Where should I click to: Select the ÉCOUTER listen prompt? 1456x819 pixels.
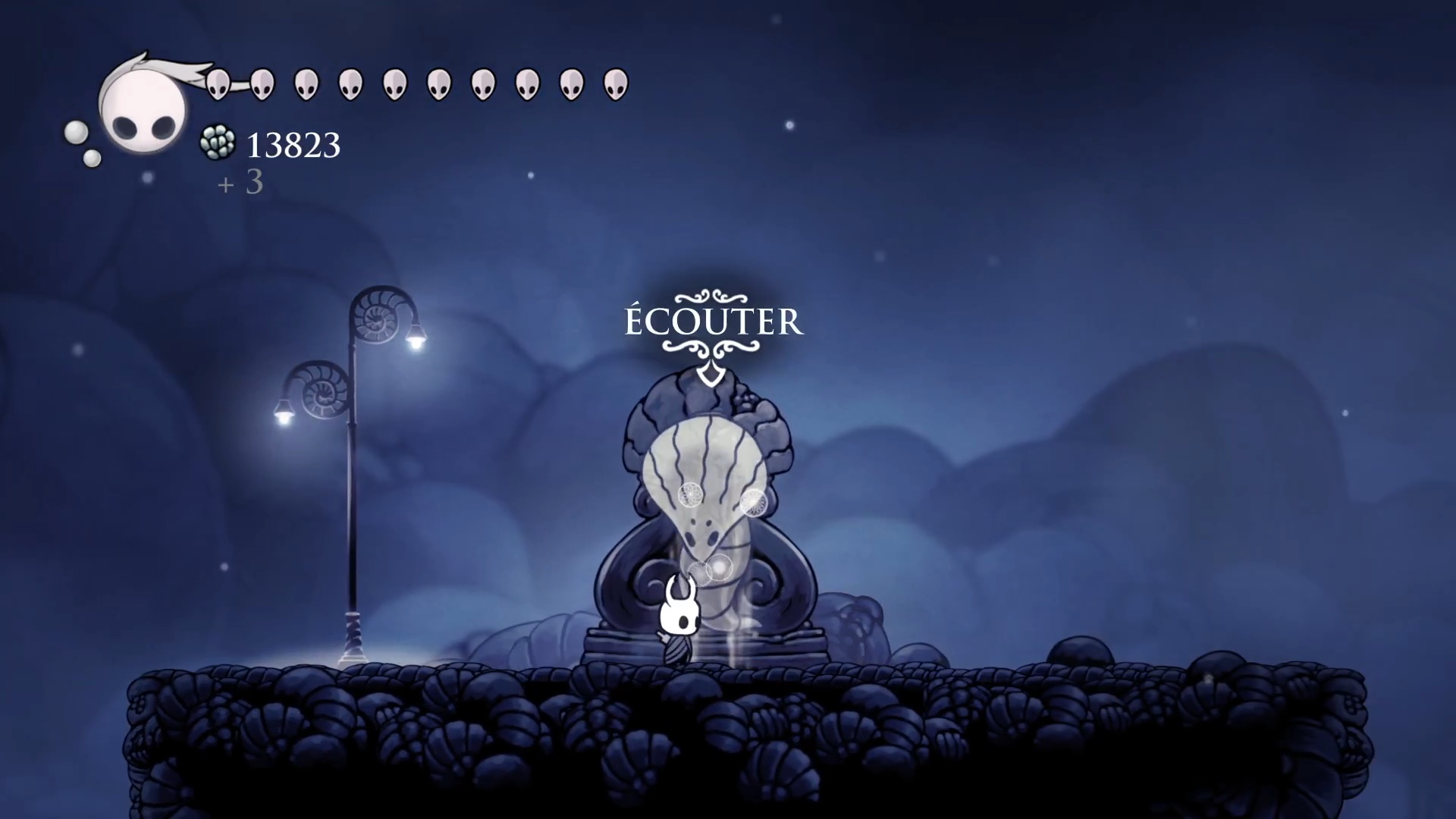pos(713,322)
